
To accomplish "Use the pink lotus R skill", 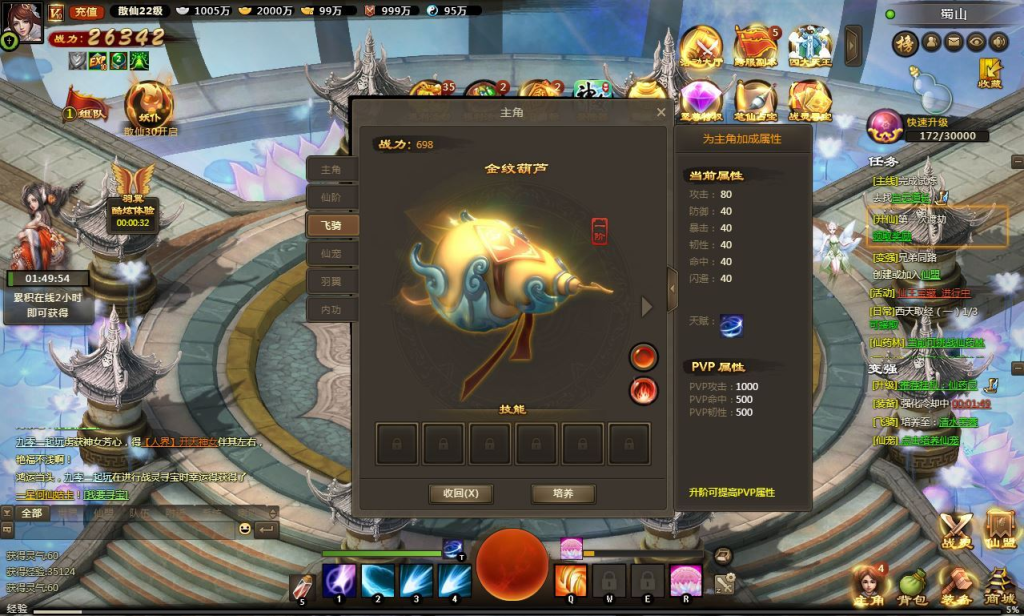I will [685, 580].
